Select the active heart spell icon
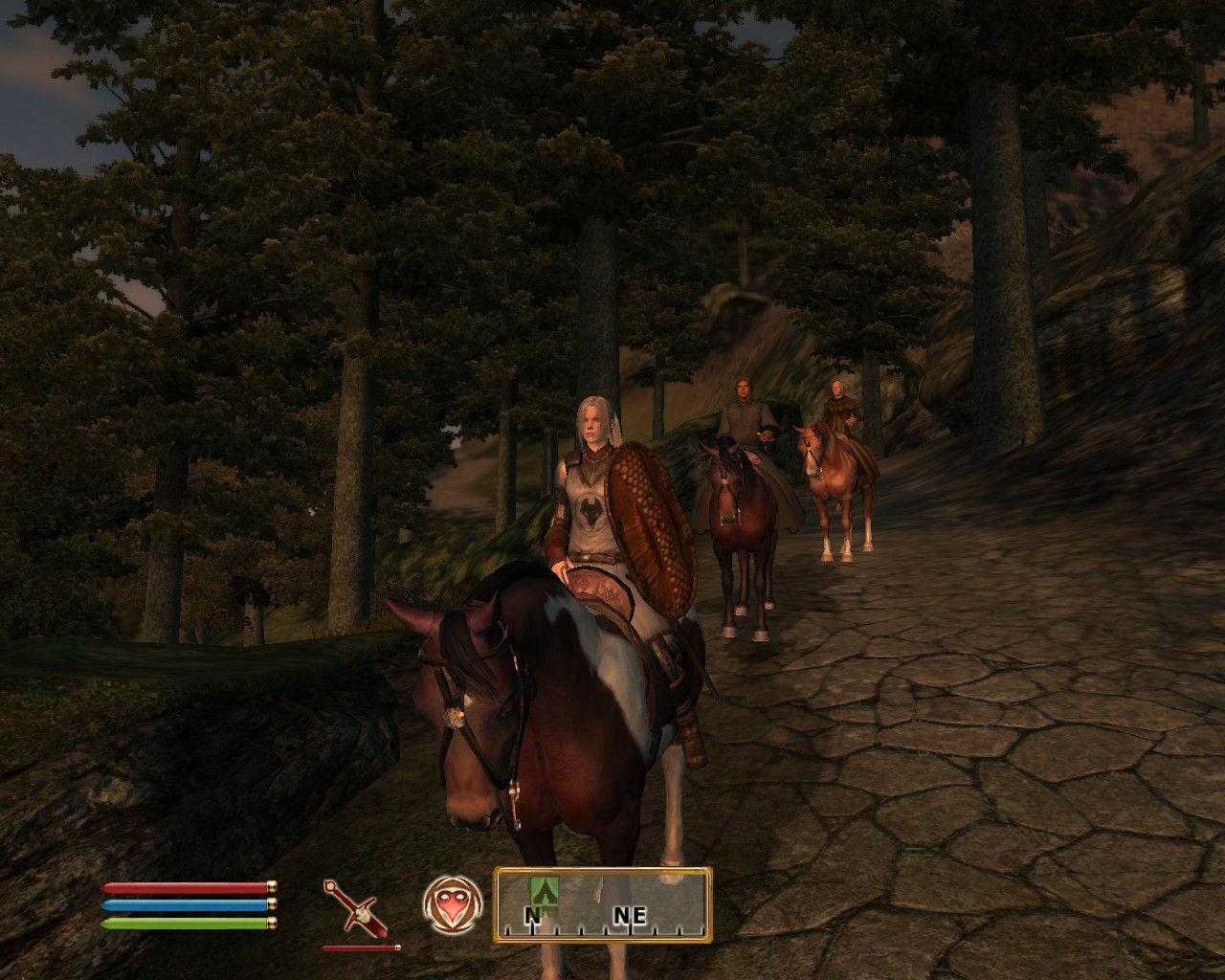This screenshot has height=980, width=1225. [451, 905]
